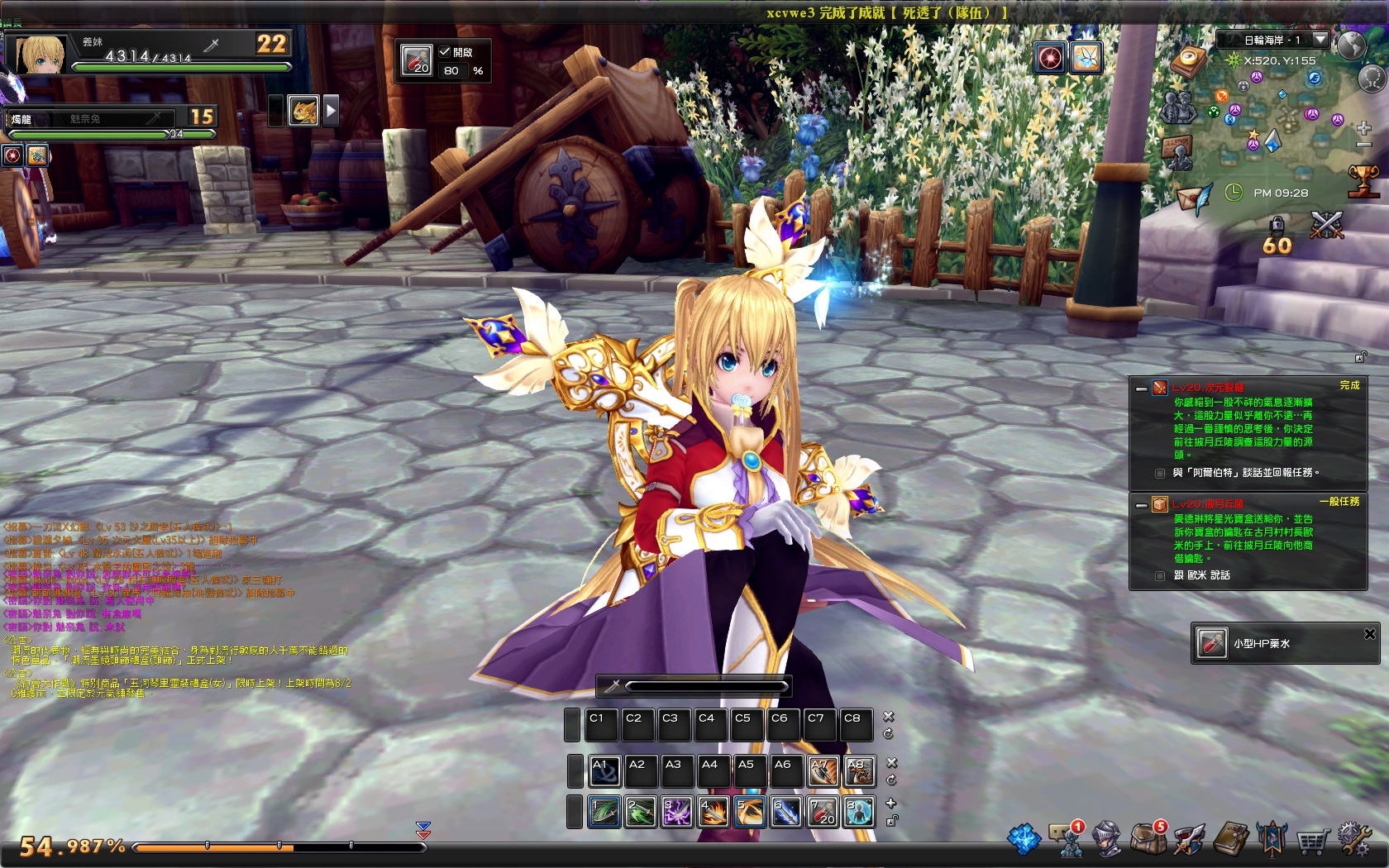Image resolution: width=1389 pixels, height=868 pixels.
Task: Collapse the Lv20 披月丘陵 quest entry
Action: [1141, 505]
